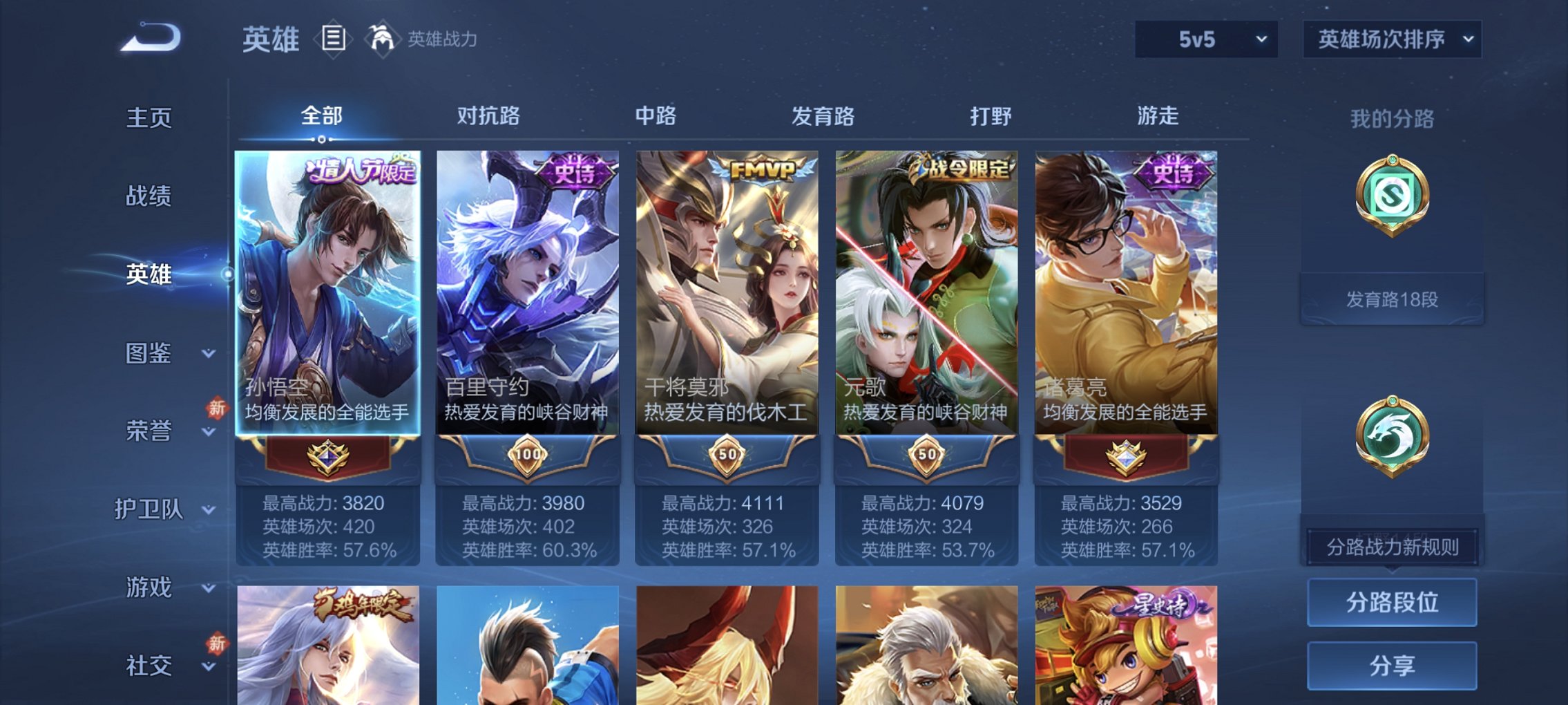The width and height of the screenshot is (1568, 705).
Task: Open the hero compendium list icon beside 英雄
Action: 335,39
